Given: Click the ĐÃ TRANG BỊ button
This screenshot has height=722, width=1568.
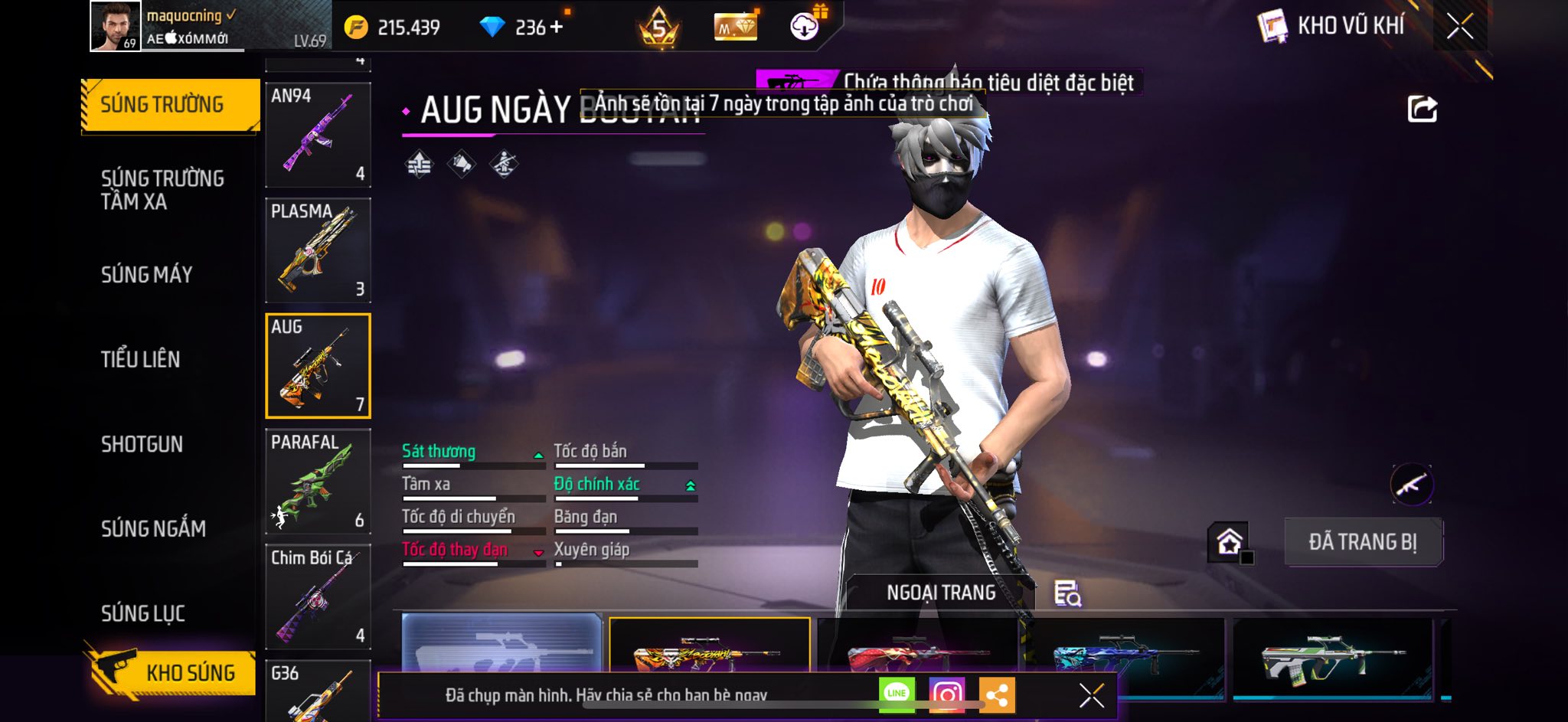Looking at the screenshot, I should tap(1363, 542).
